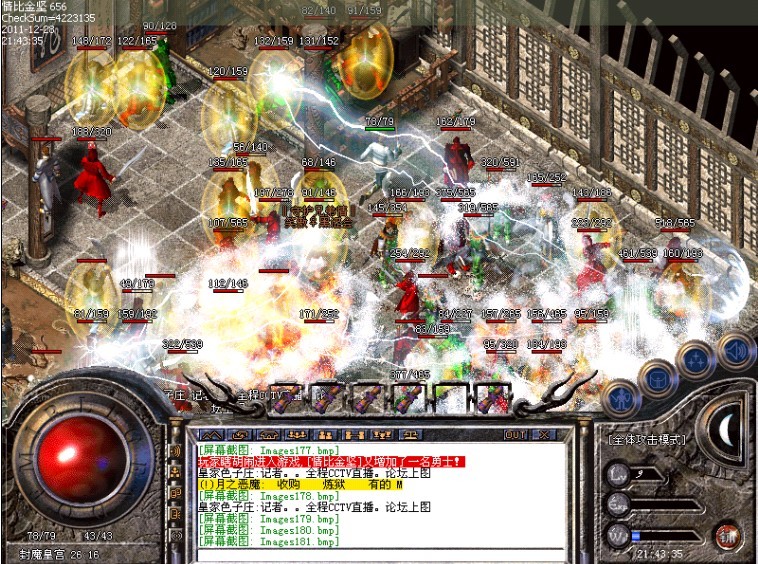Click the OUT button above chat

pyautogui.click(x=515, y=435)
